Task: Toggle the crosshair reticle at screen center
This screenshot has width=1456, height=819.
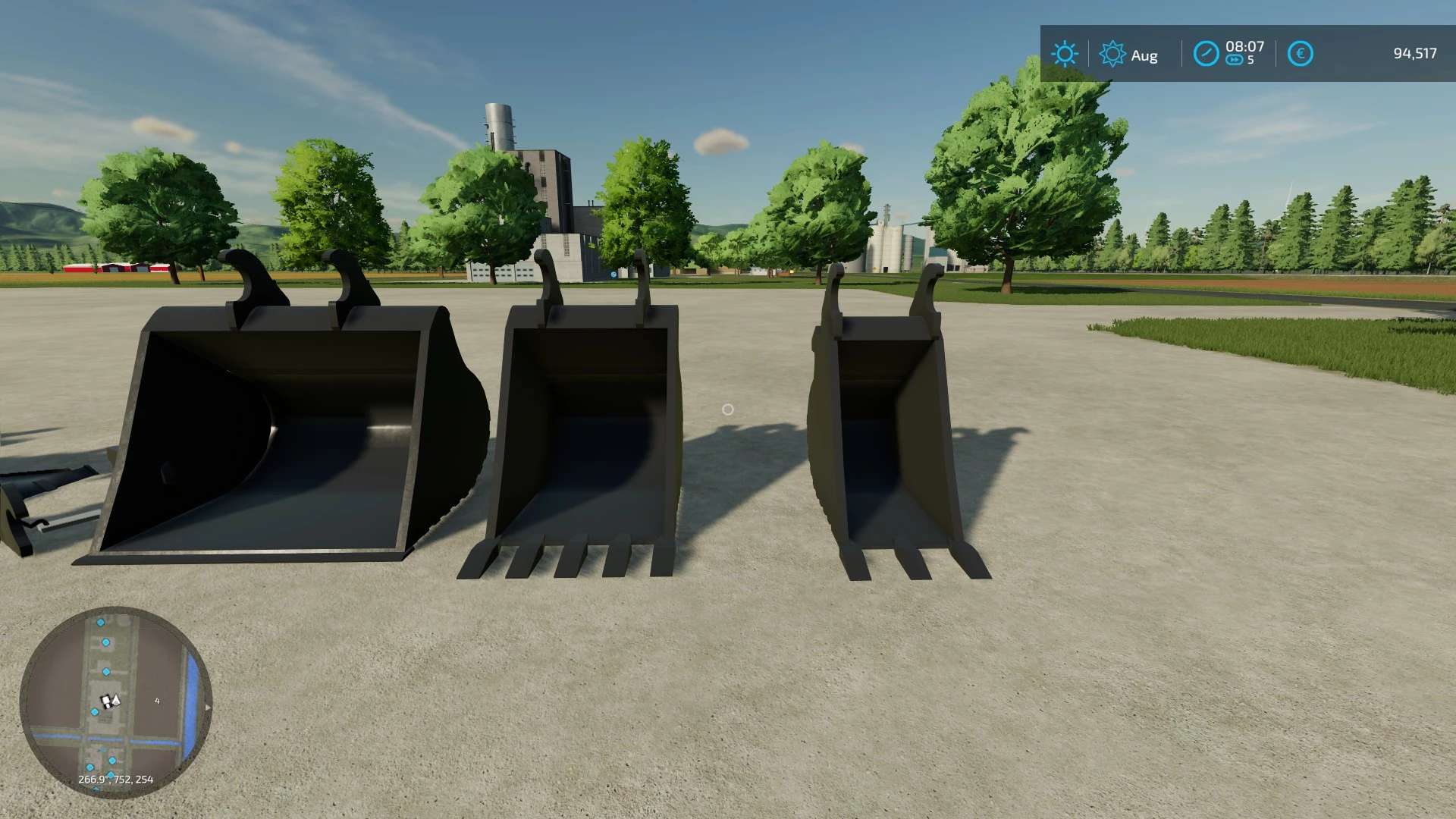Action: tap(728, 409)
